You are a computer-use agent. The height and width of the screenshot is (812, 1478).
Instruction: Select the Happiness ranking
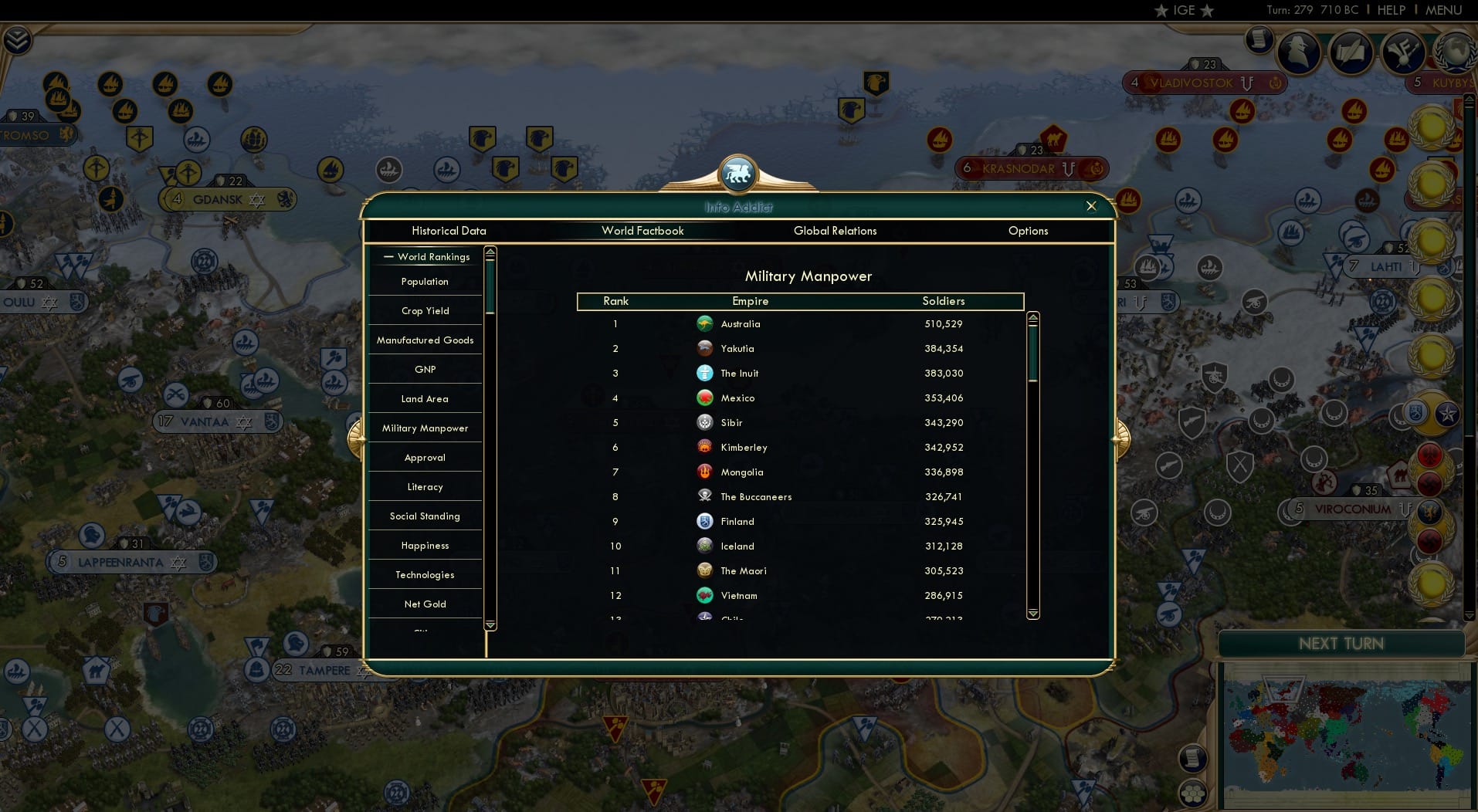(x=425, y=545)
